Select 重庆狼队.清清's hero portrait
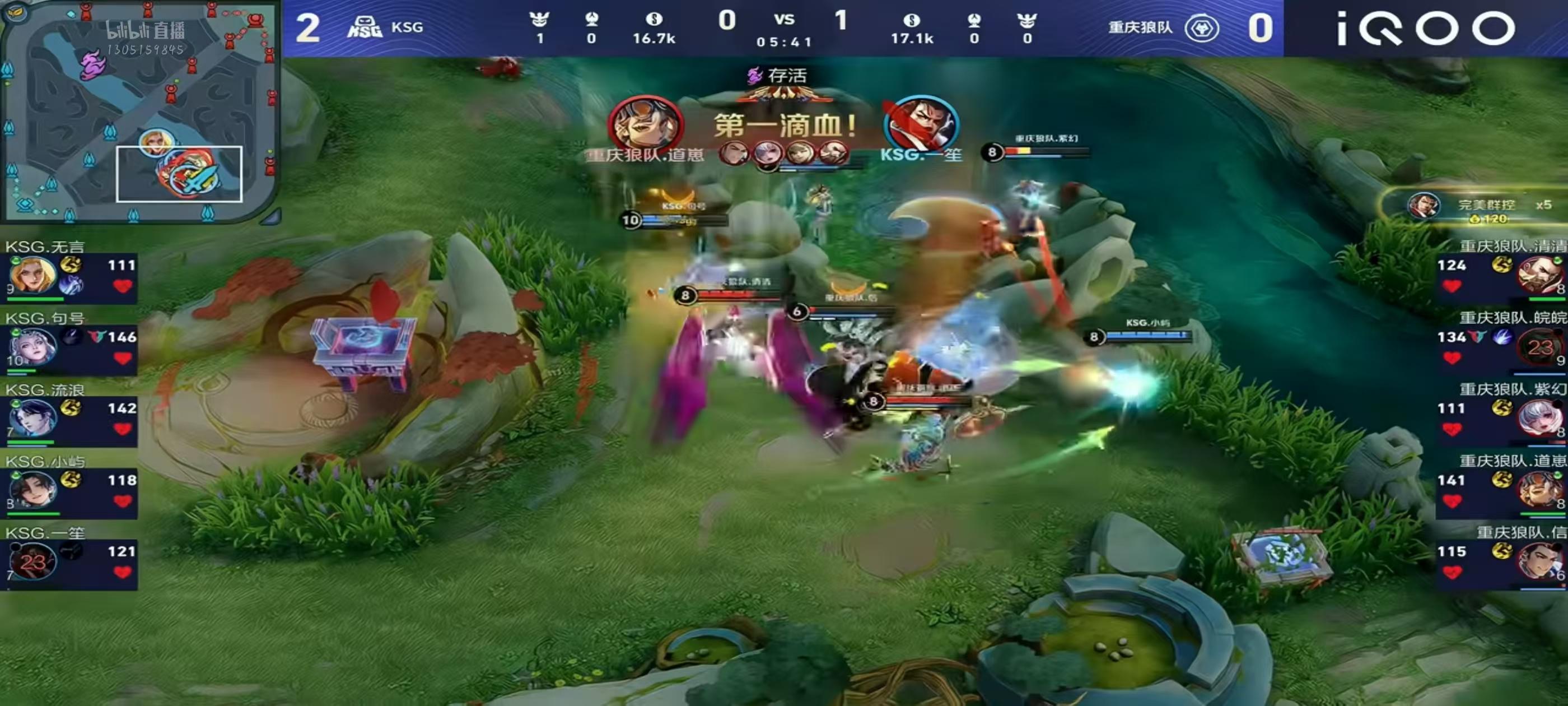 click(1540, 275)
